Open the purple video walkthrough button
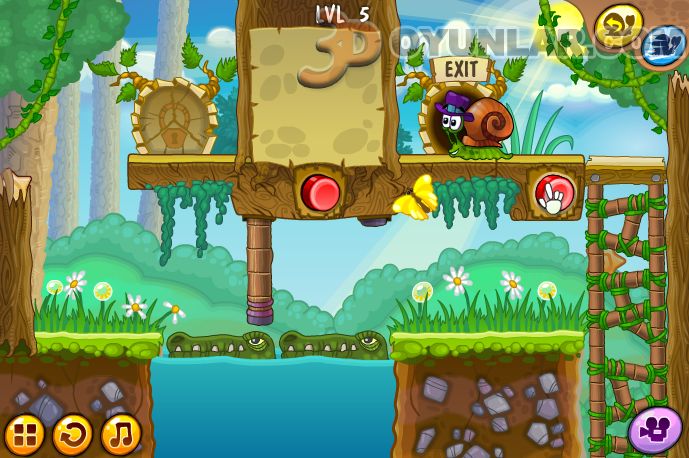689x458 pixels. tap(655, 429)
